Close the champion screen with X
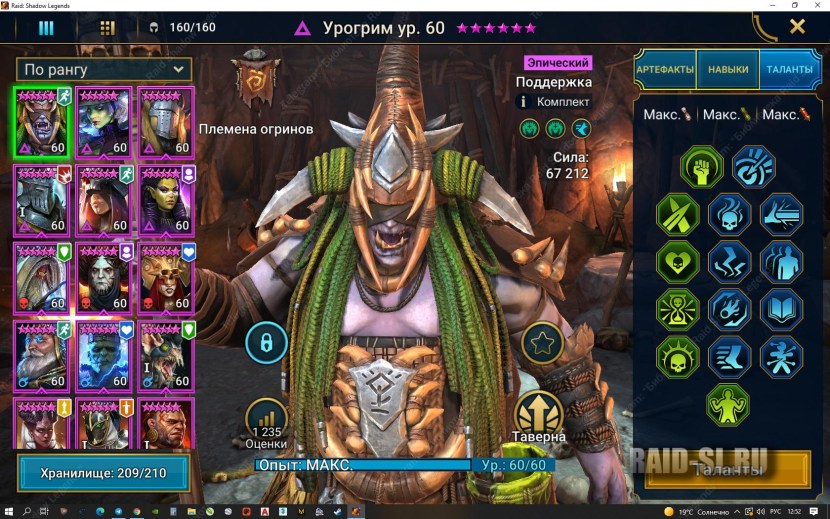The image size is (830, 519). [797, 27]
